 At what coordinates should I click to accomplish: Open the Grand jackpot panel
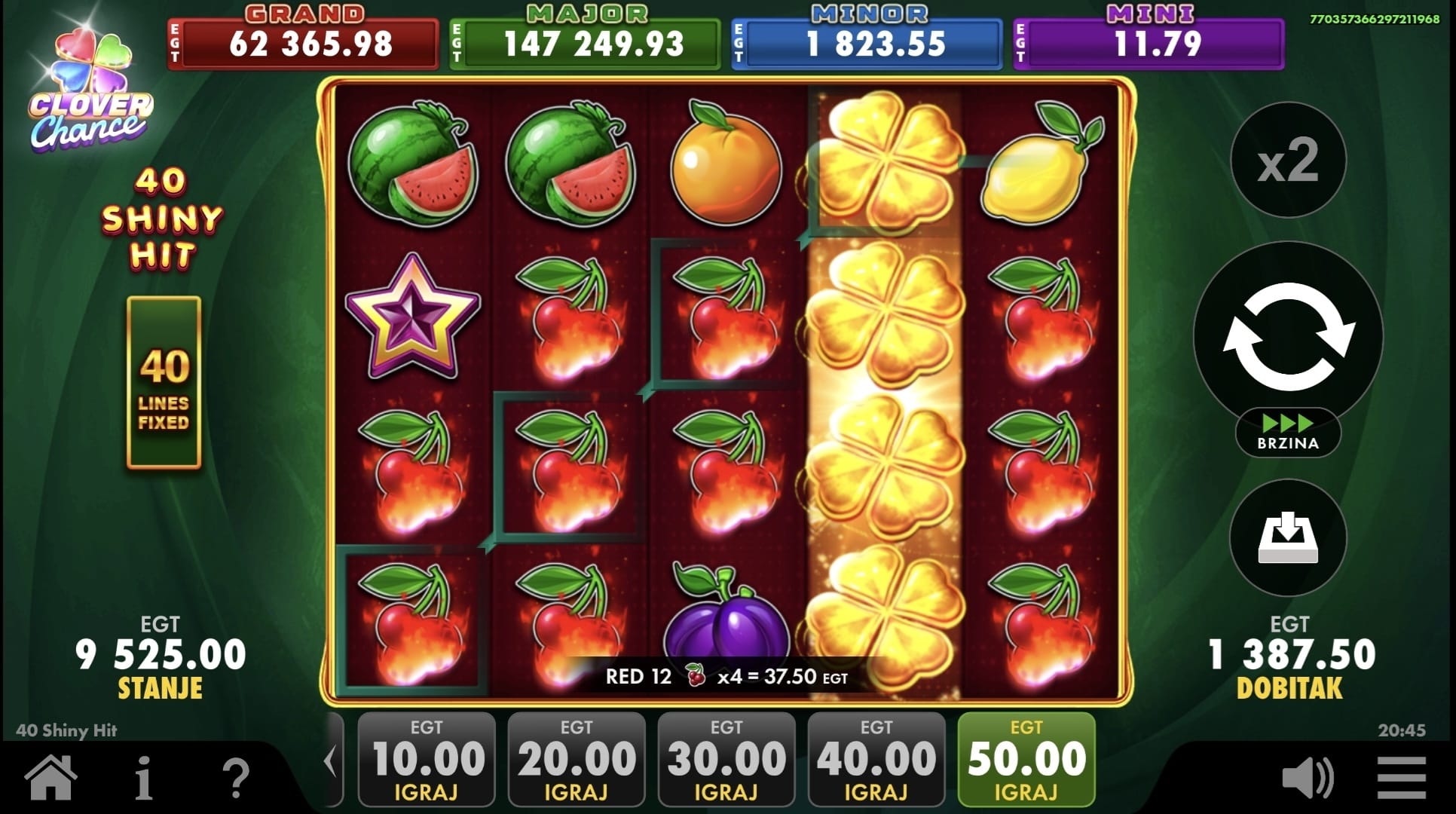pyautogui.click(x=303, y=43)
